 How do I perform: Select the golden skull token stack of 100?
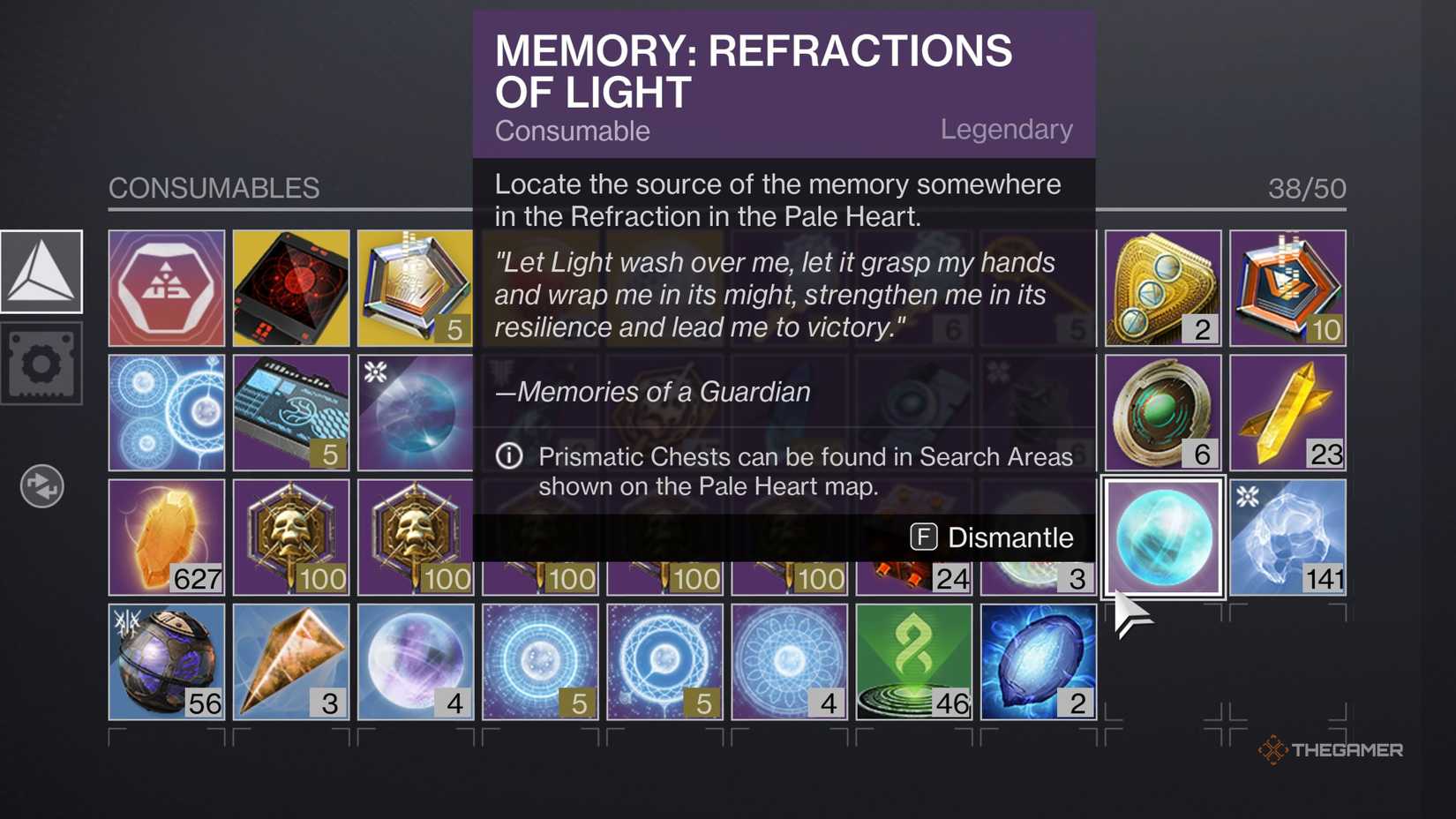[x=290, y=537]
